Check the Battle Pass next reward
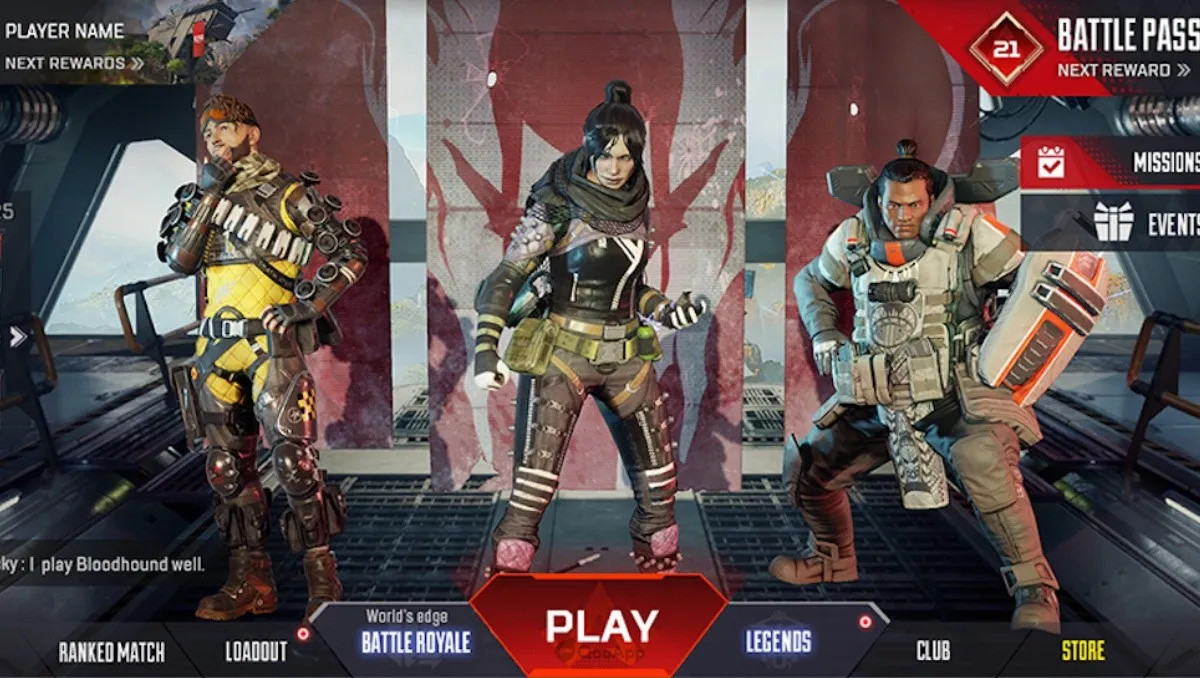 pyautogui.click(x=1121, y=70)
